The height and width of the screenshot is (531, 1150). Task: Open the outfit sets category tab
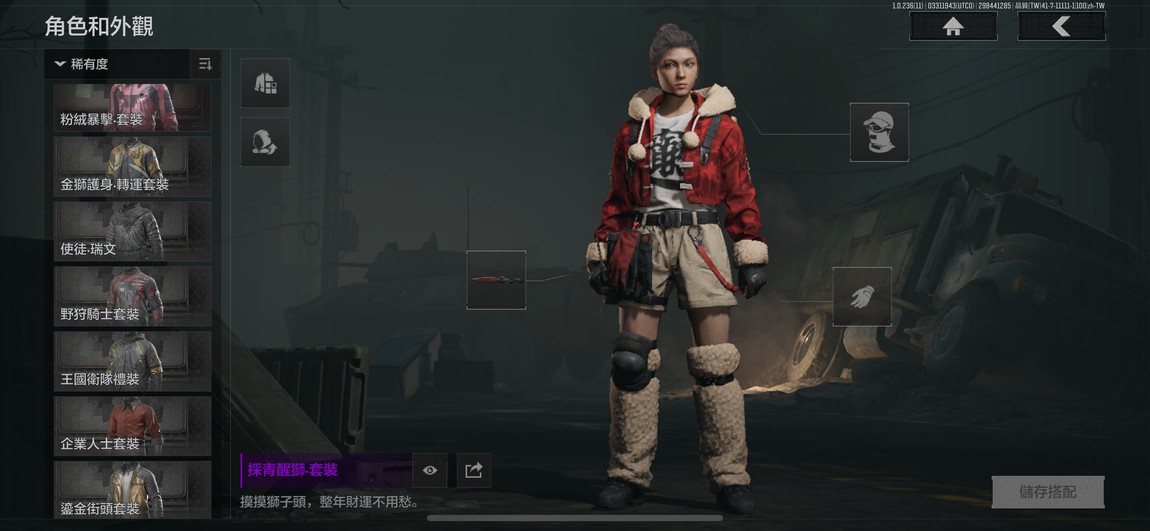(265, 83)
